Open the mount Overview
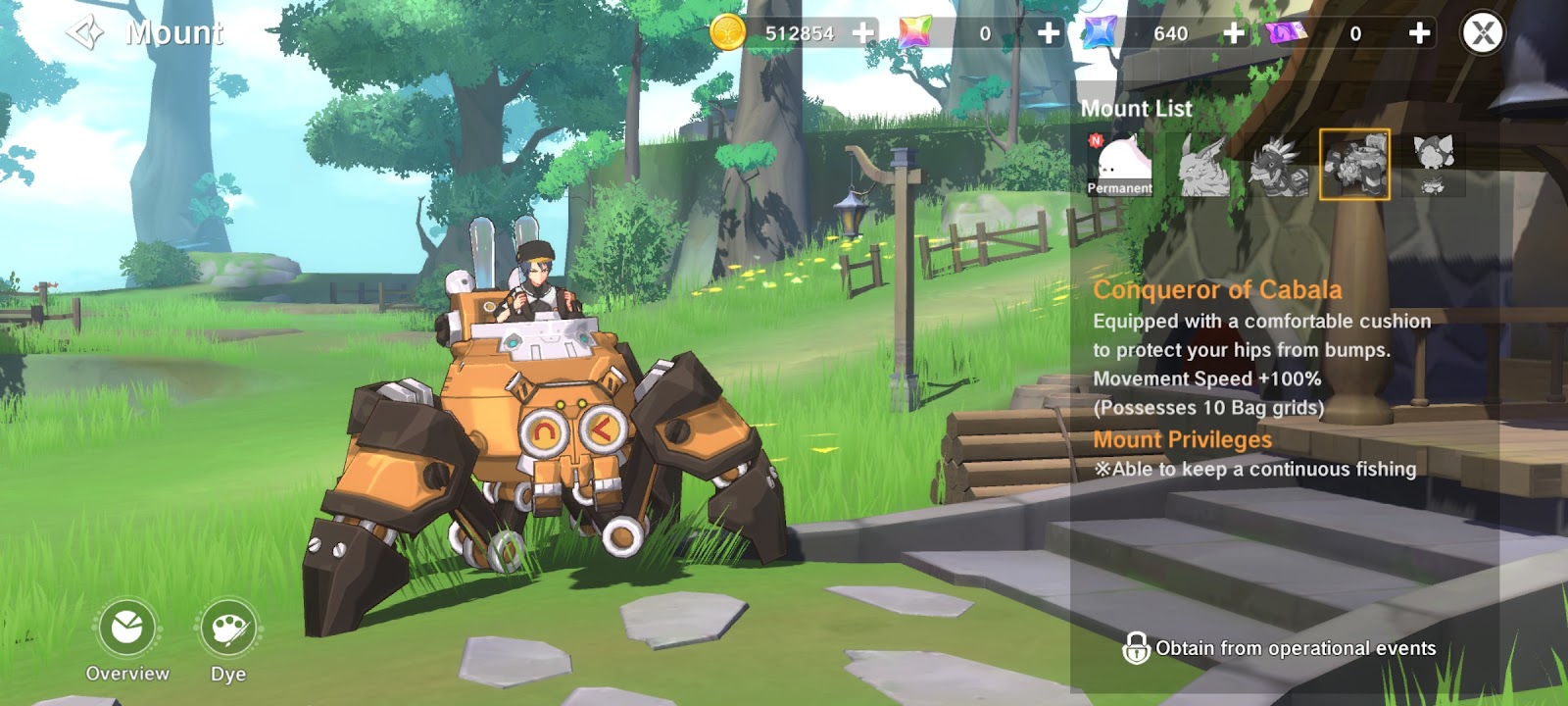Screen dimensions: 1568x706 pyautogui.click(x=127, y=630)
